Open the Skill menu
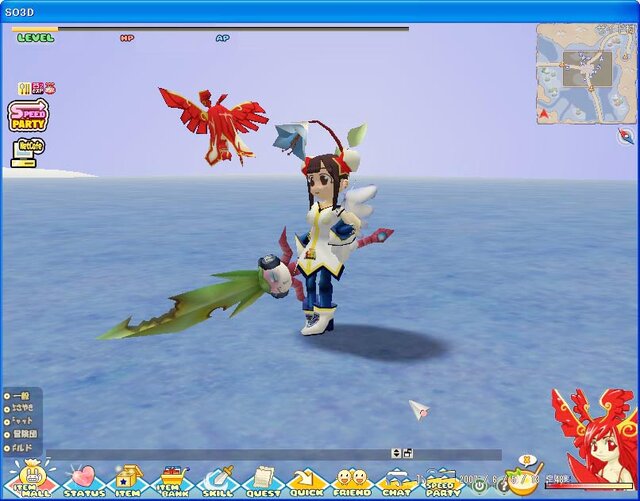 [x=219, y=480]
